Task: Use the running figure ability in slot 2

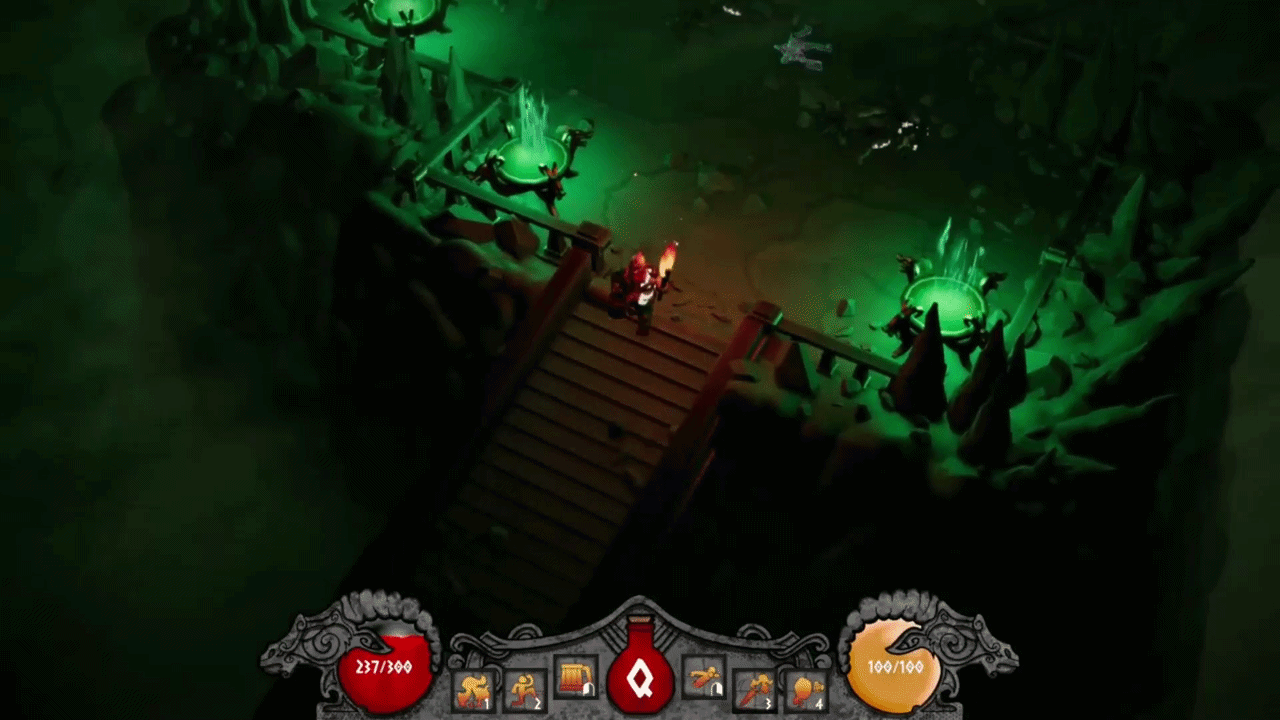Action: pos(524,689)
